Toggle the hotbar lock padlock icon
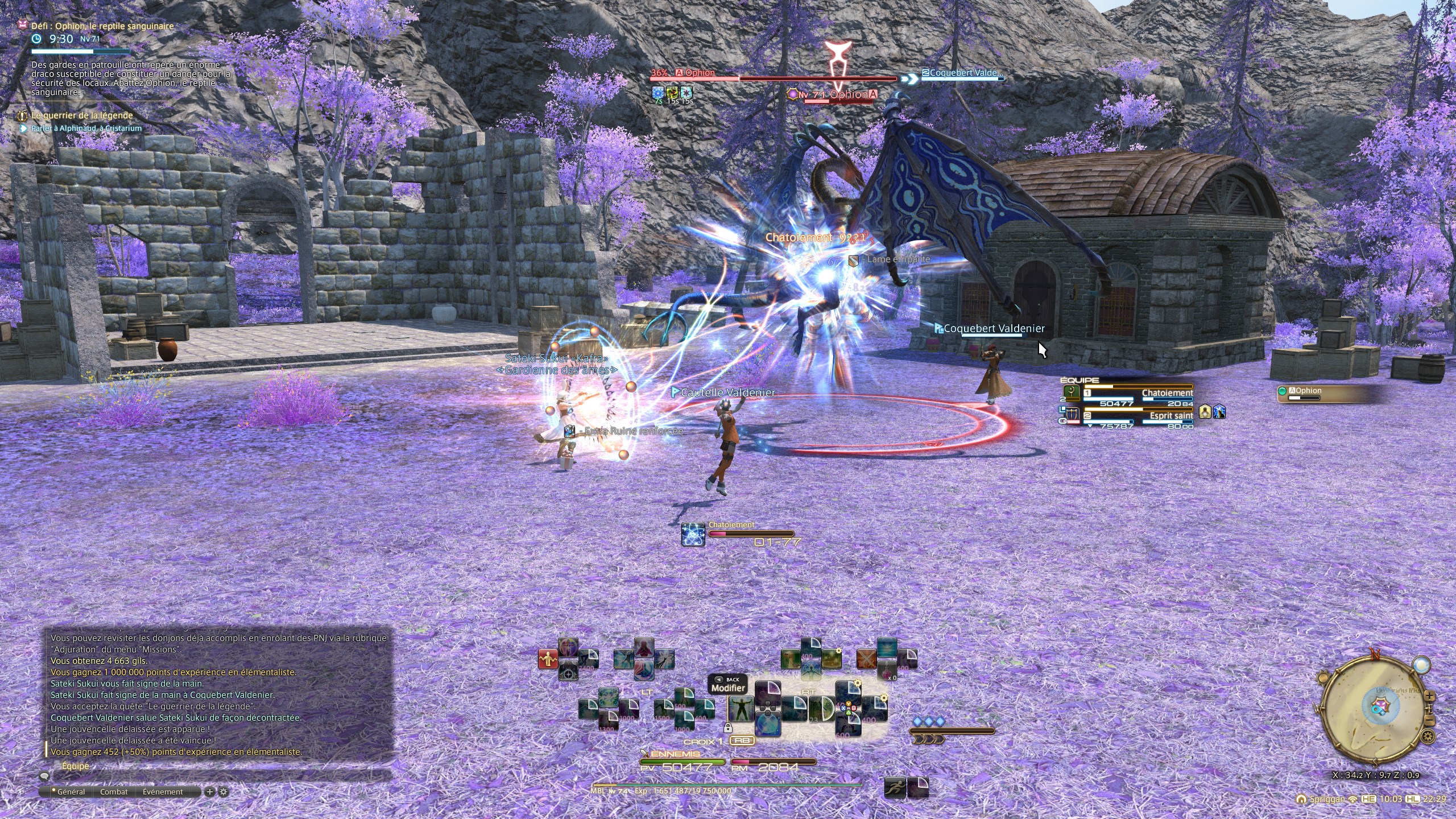The image size is (1456, 819). pyautogui.click(x=727, y=727)
